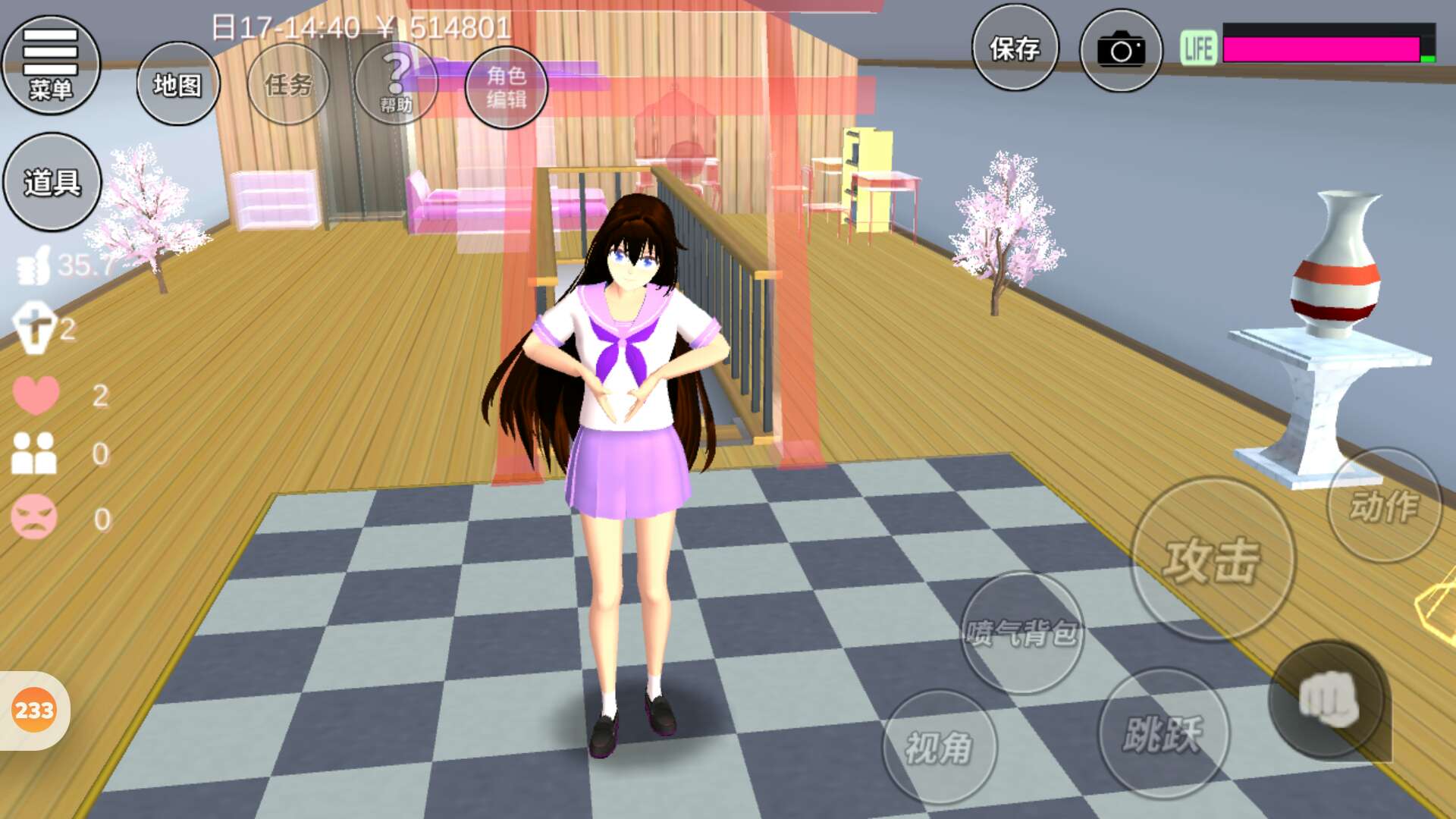Screen dimensions: 1456x819
Task: Open the 菜单 hamburger menu
Action: pyautogui.click(x=51, y=65)
